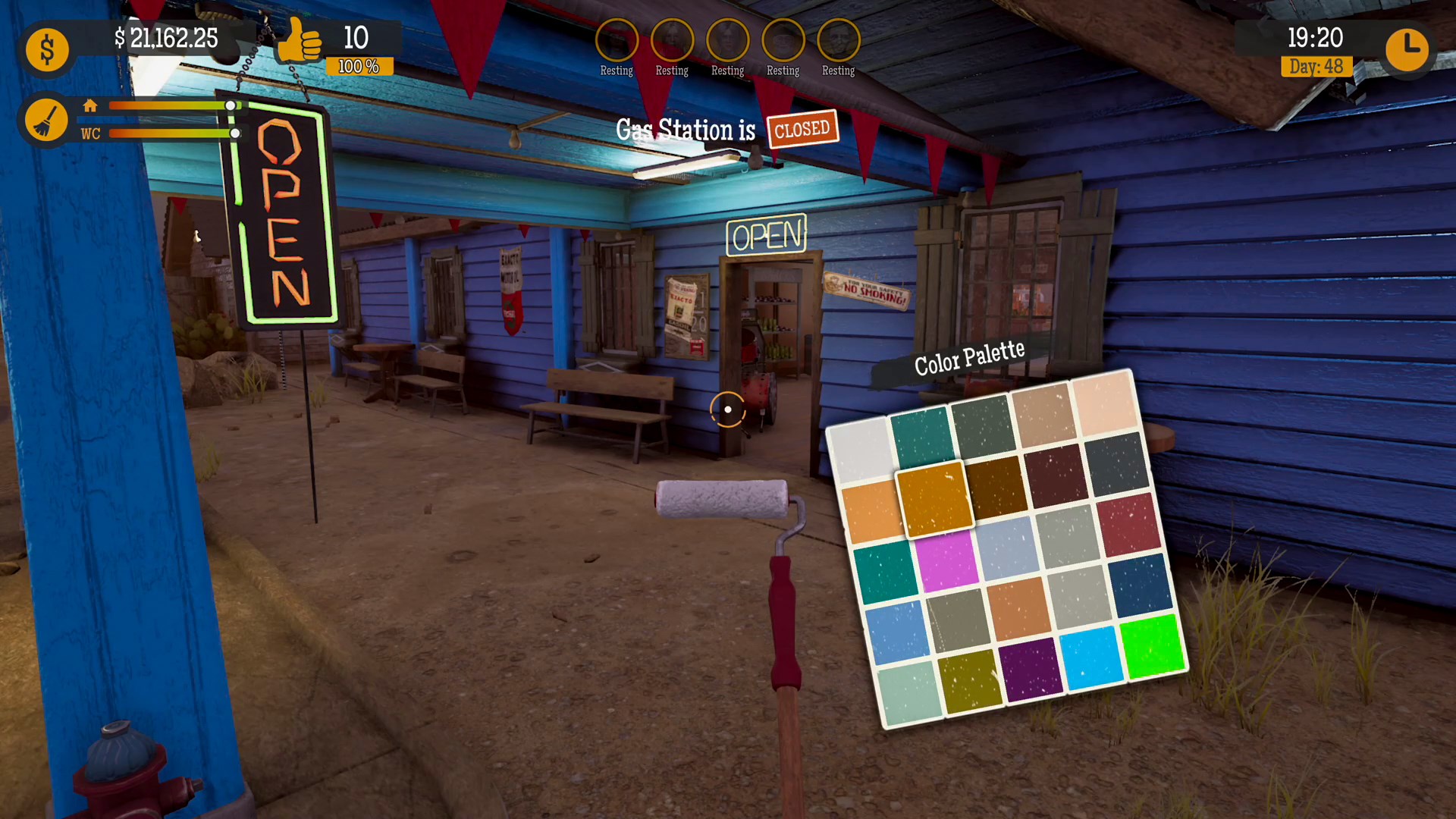Click the dollar coin money icon
The height and width of the screenshot is (819, 1456).
[47, 49]
